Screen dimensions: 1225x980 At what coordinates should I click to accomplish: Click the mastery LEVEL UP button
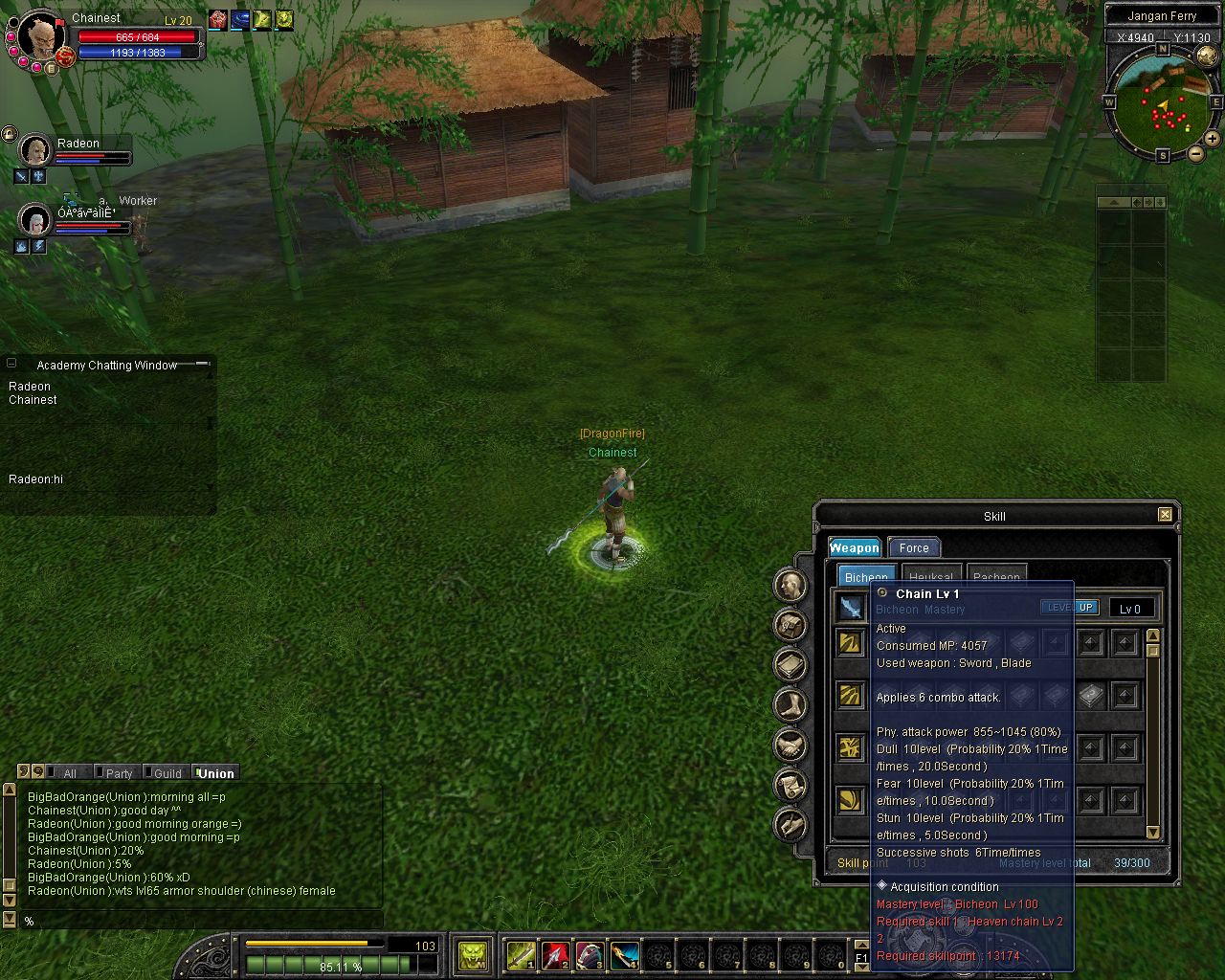click(1070, 608)
